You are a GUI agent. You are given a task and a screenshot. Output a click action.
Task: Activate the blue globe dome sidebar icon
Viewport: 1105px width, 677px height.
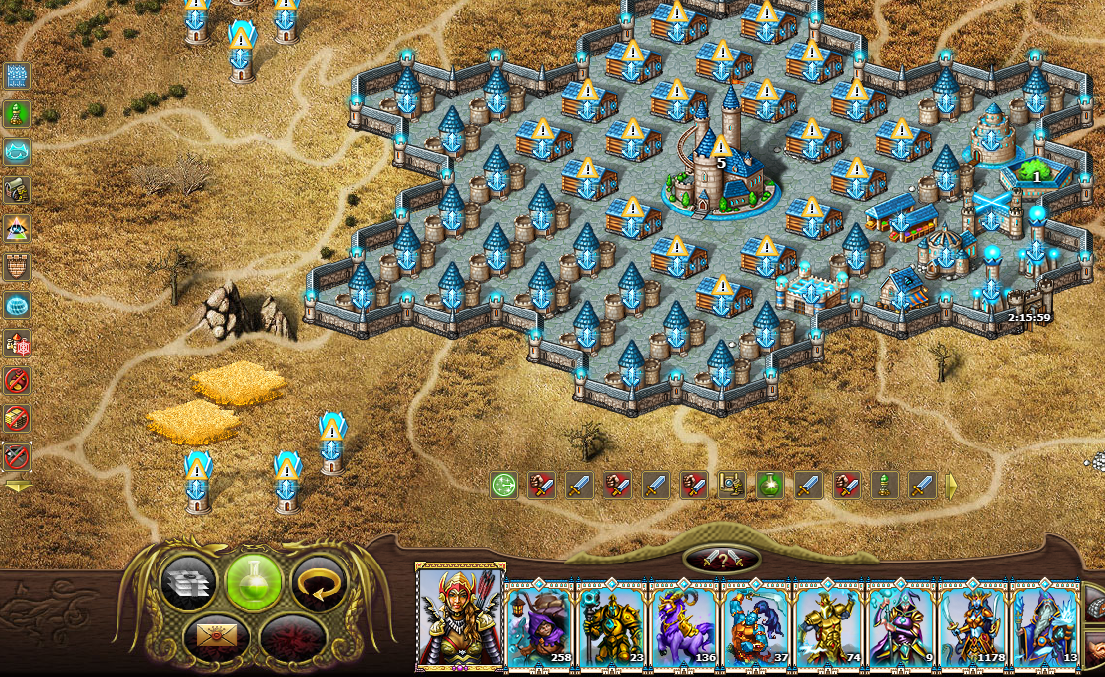17,305
